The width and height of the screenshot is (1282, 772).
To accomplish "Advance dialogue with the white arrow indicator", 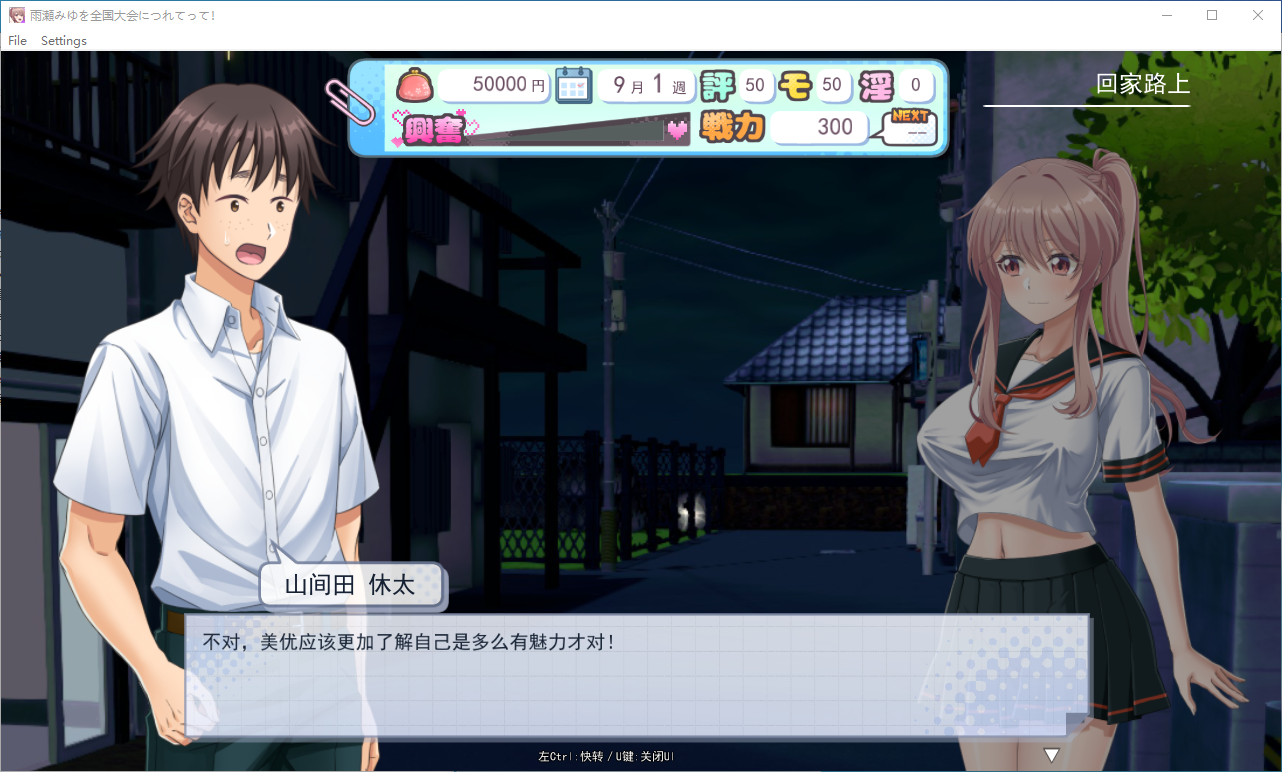I will (x=1051, y=755).
